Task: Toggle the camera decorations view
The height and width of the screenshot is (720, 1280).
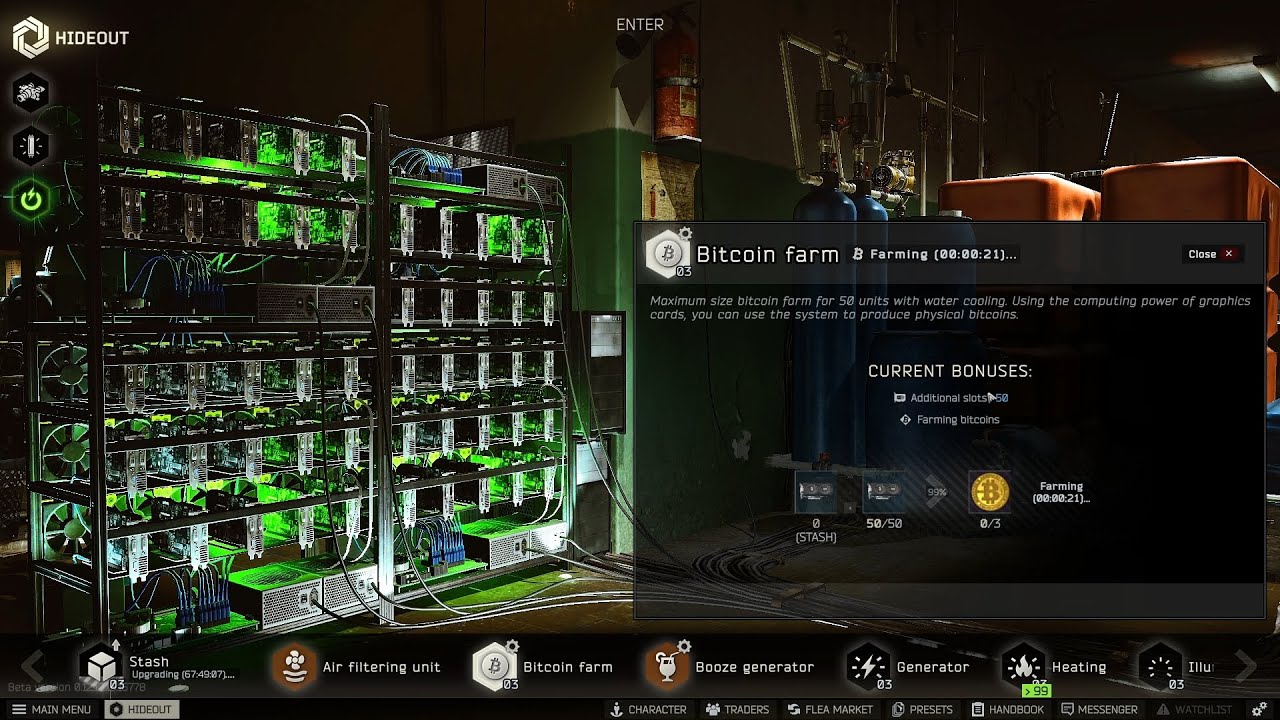Action: pyautogui.click(x=30, y=92)
